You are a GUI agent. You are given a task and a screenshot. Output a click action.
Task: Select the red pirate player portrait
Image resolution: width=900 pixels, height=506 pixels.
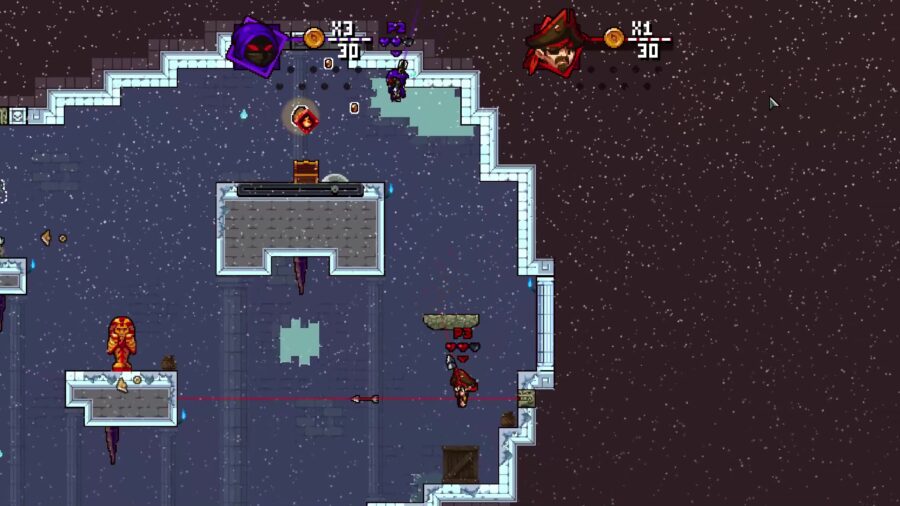click(556, 45)
